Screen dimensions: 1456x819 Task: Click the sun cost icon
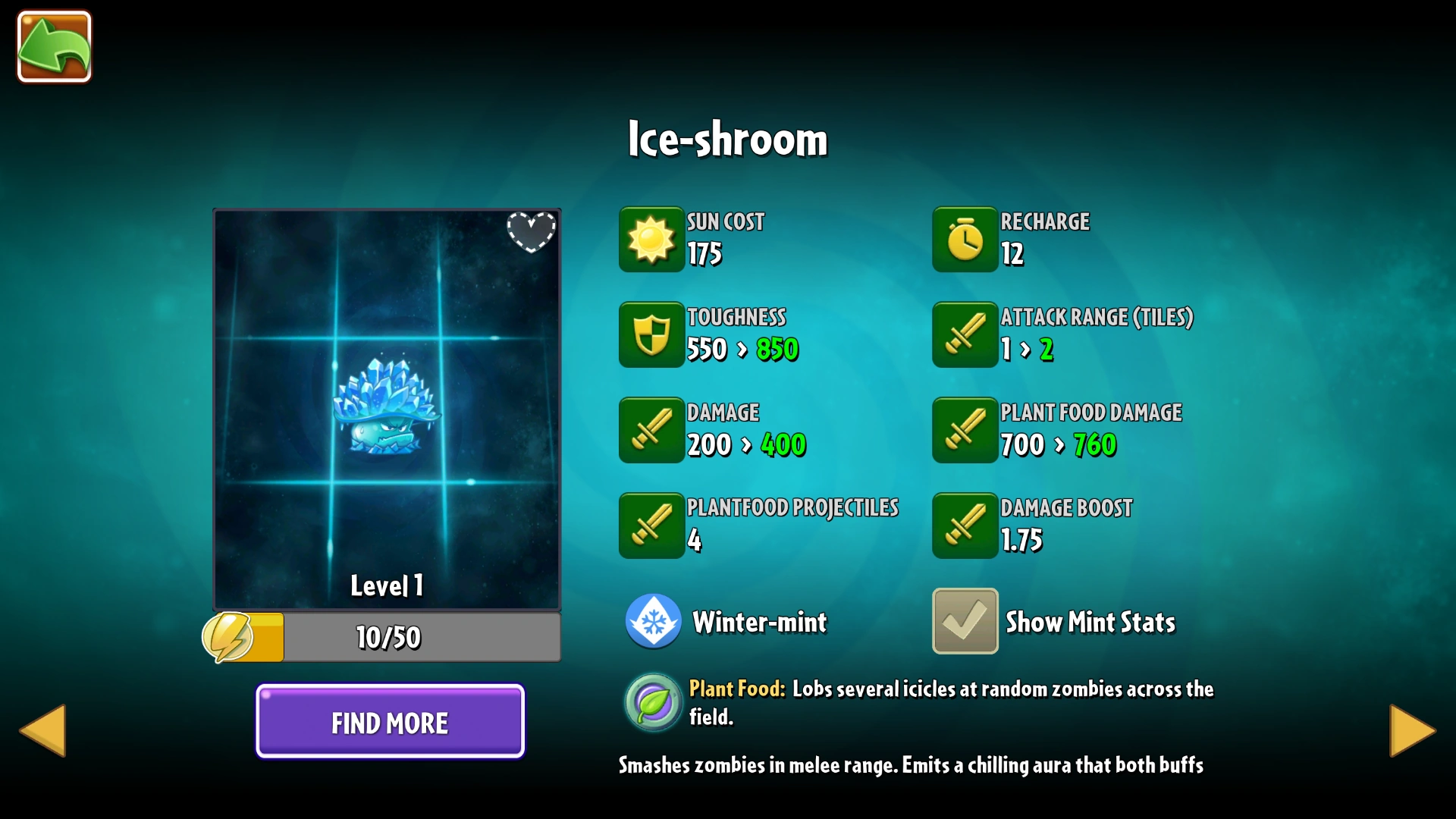point(651,240)
